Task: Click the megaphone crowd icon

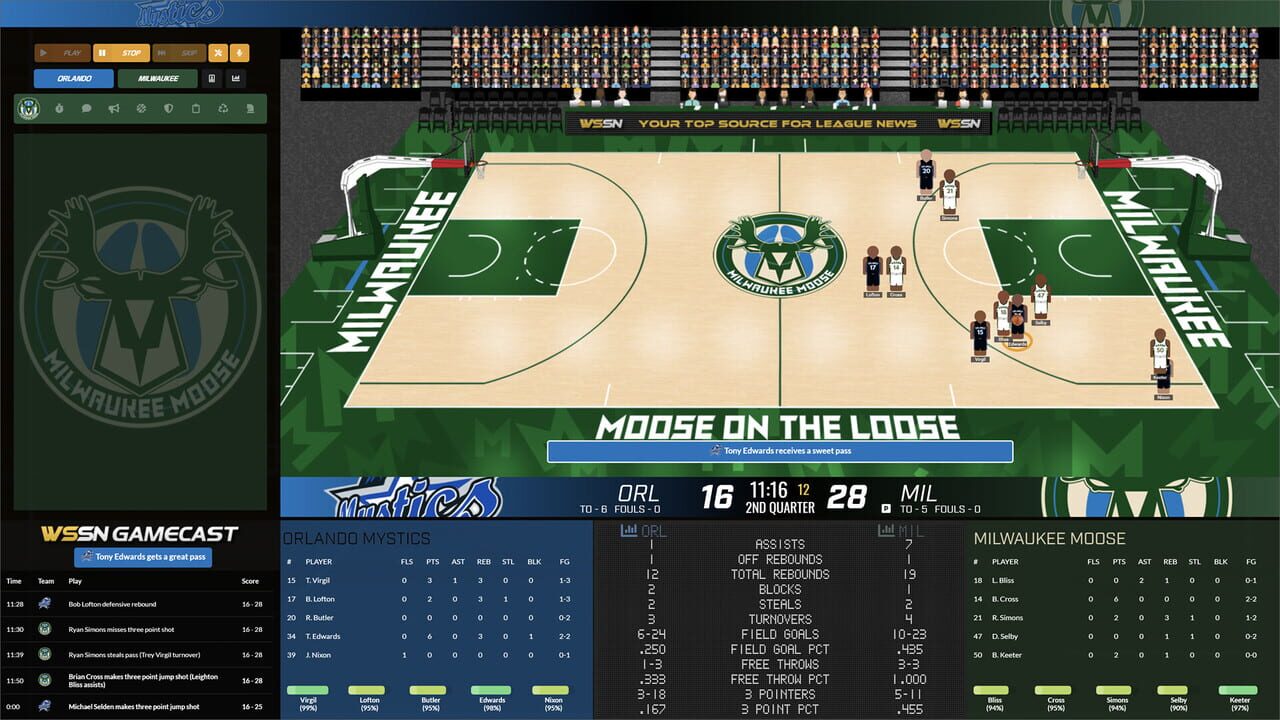Action: point(114,109)
